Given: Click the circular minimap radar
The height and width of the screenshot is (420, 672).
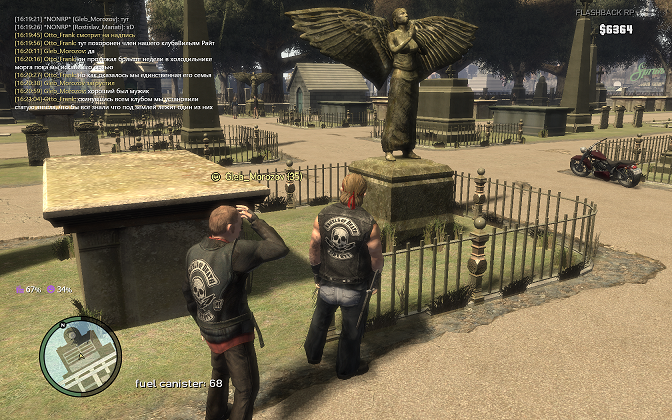Looking at the screenshot, I should (79, 357).
